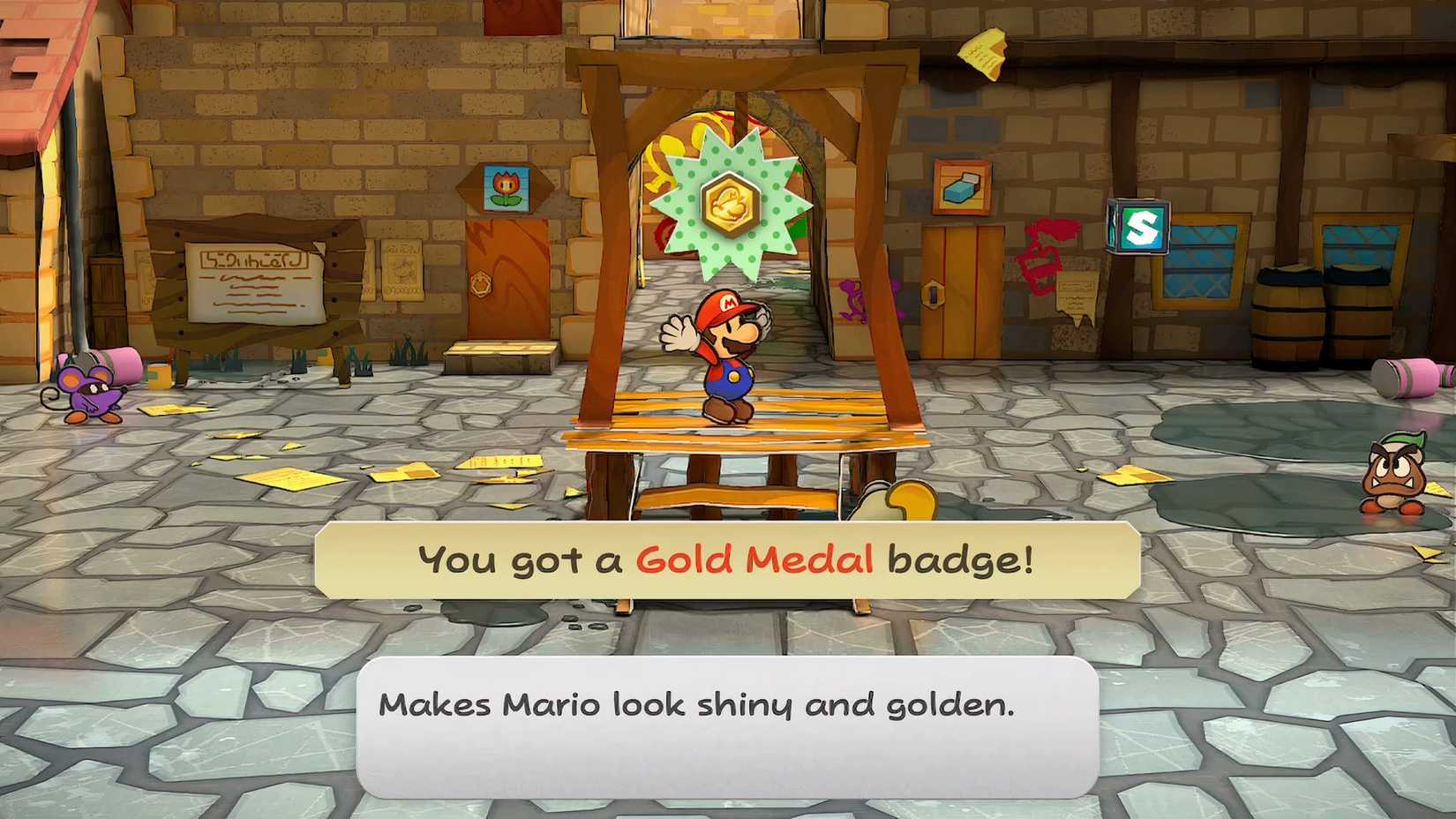Click the description box reading 'Makes Mario look shiny'
This screenshot has width=1456, height=819.
pyautogui.click(x=728, y=724)
